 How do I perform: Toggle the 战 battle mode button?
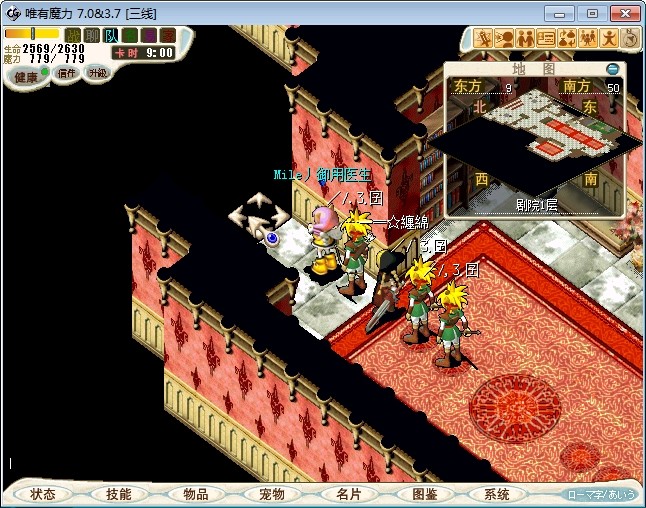[x=72, y=35]
